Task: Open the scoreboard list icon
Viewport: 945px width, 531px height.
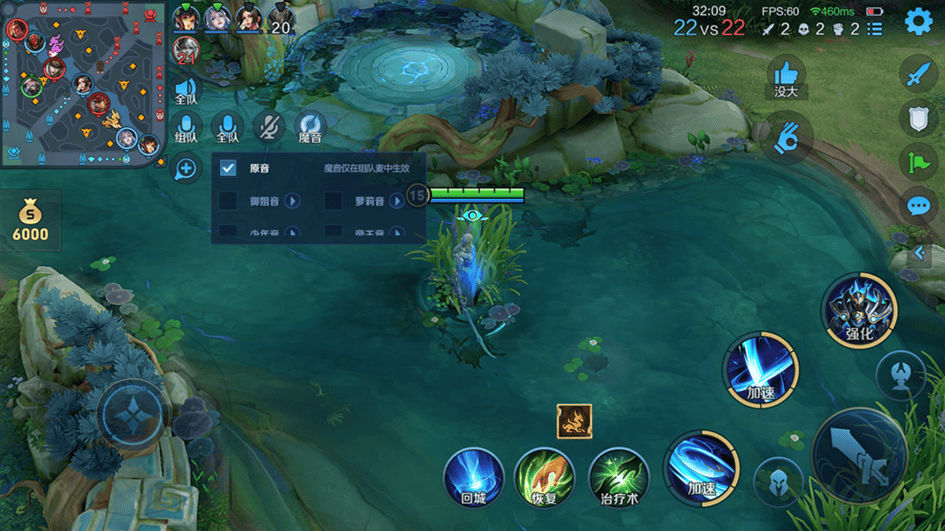Action: [x=875, y=29]
